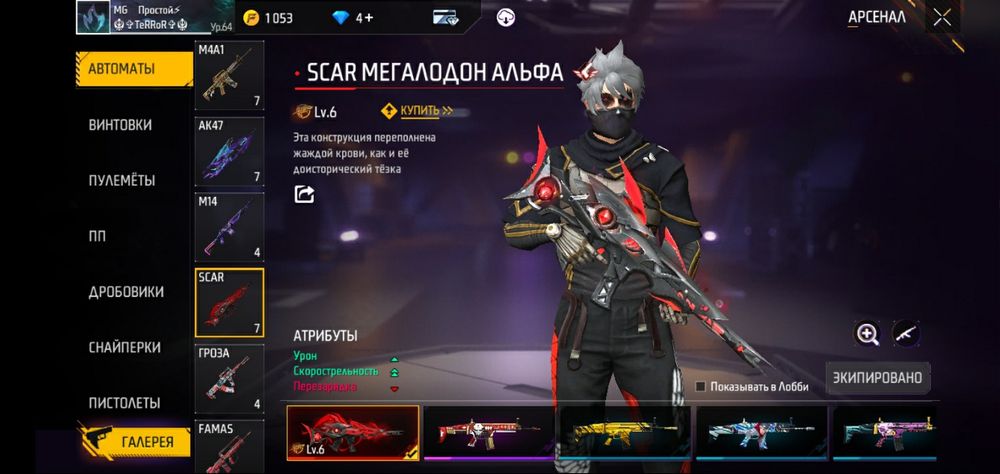The height and width of the screenshot is (474, 1000).
Task: Click the Экипировано button
Action: tap(879, 378)
